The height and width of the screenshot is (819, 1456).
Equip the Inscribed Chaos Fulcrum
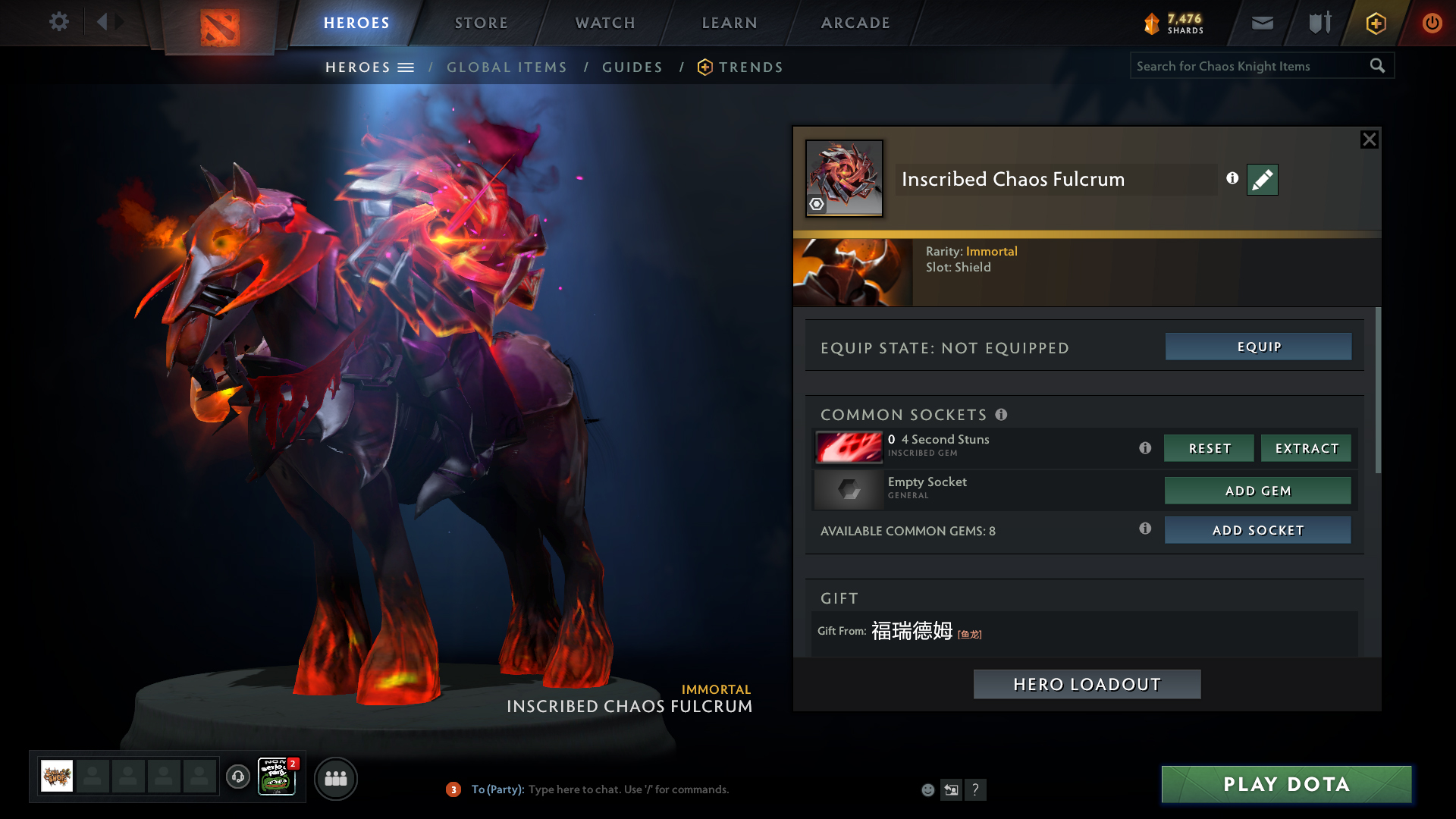click(1258, 347)
